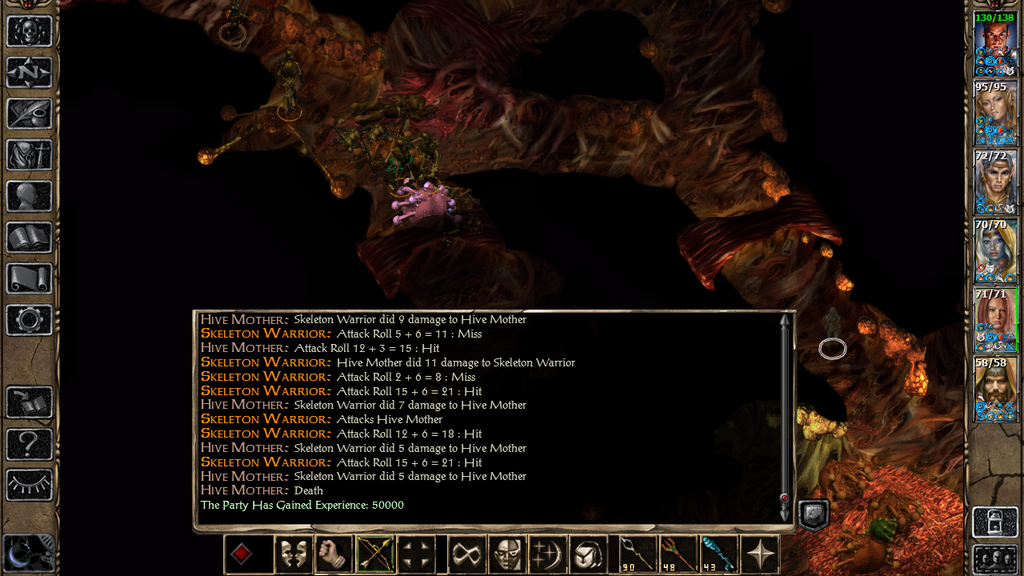Open the inventory screen

click(x=29, y=154)
